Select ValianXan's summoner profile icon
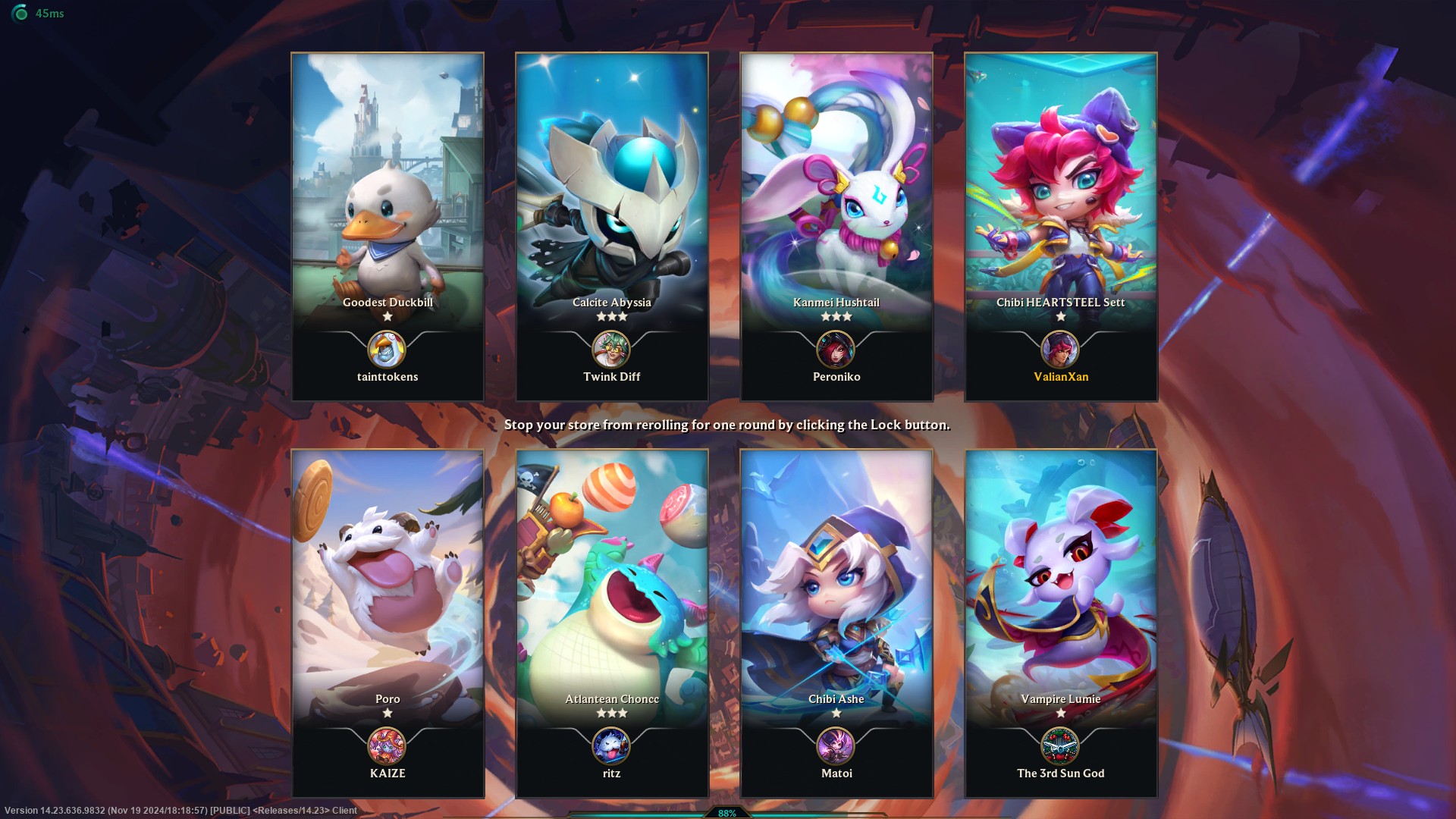1456x819 pixels. (1060, 350)
